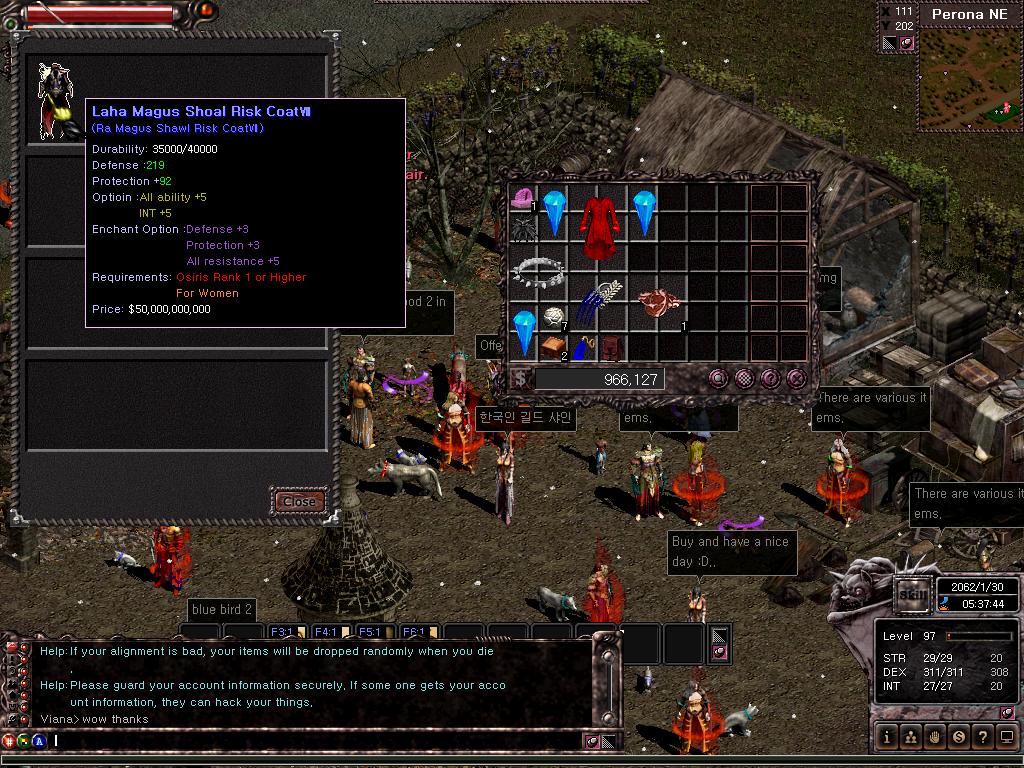Click the Perona NE minimap
Image resolution: width=1024 pixels, height=768 pixels.
click(967, 80)
